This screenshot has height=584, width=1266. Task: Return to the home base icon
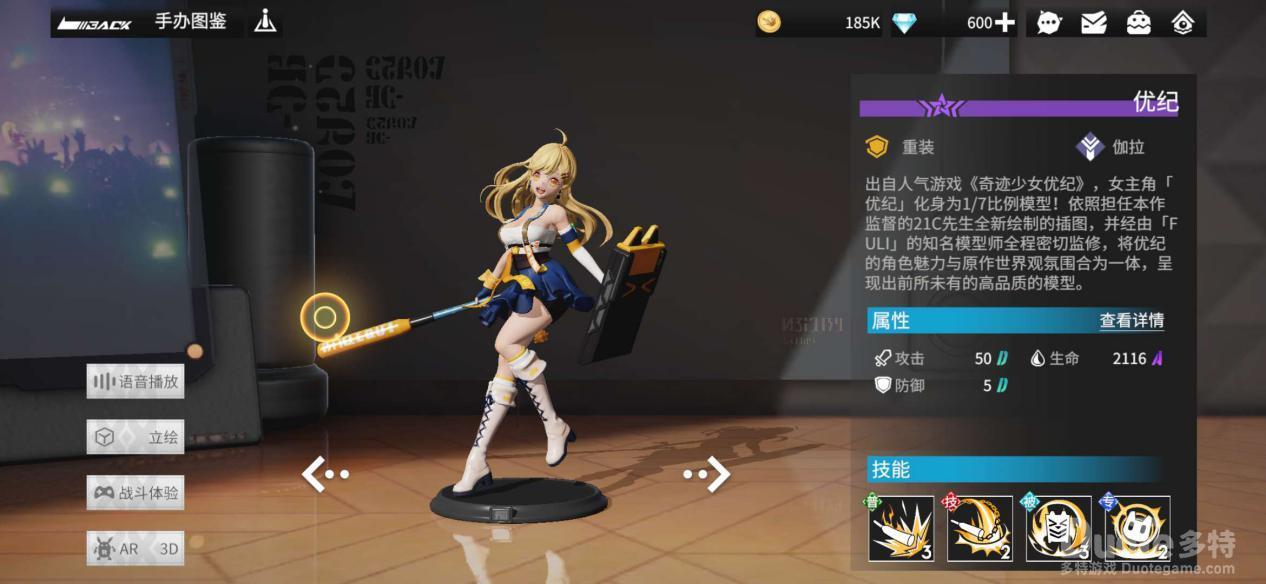point(1183,22)
